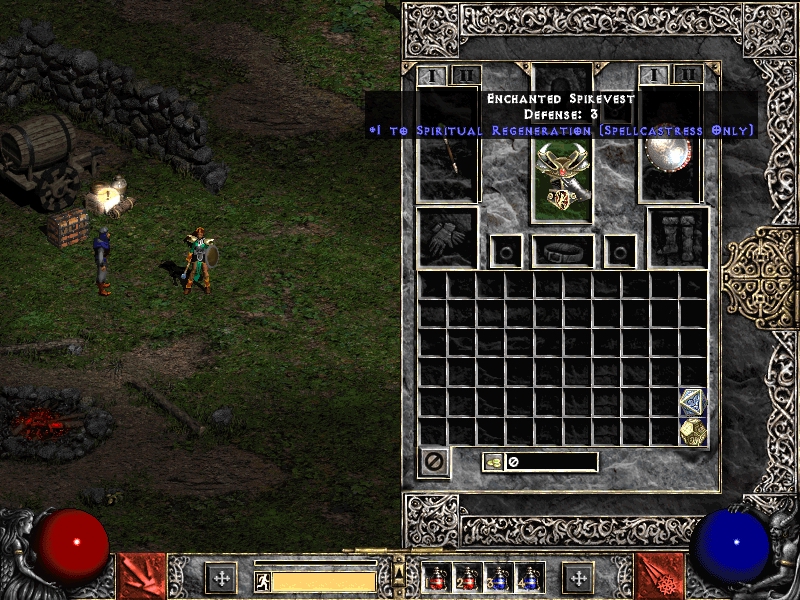Switch to weapon set II above the shield

tap(687, 75)
